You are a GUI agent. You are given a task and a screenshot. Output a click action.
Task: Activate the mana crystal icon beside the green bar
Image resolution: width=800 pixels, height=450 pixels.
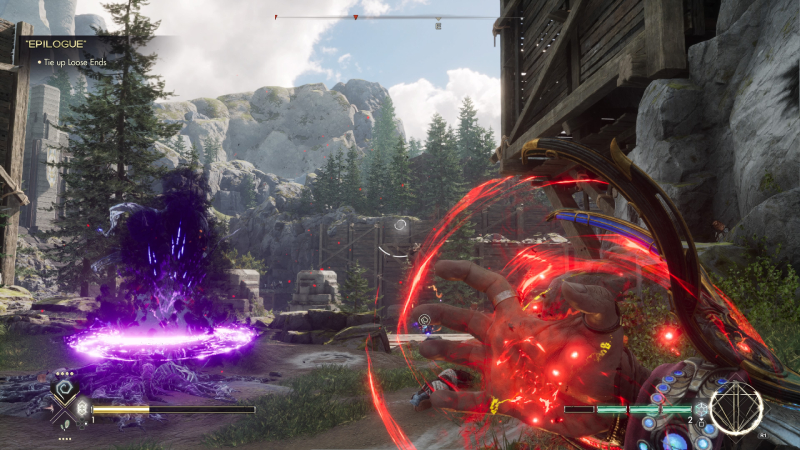(701, 409)
